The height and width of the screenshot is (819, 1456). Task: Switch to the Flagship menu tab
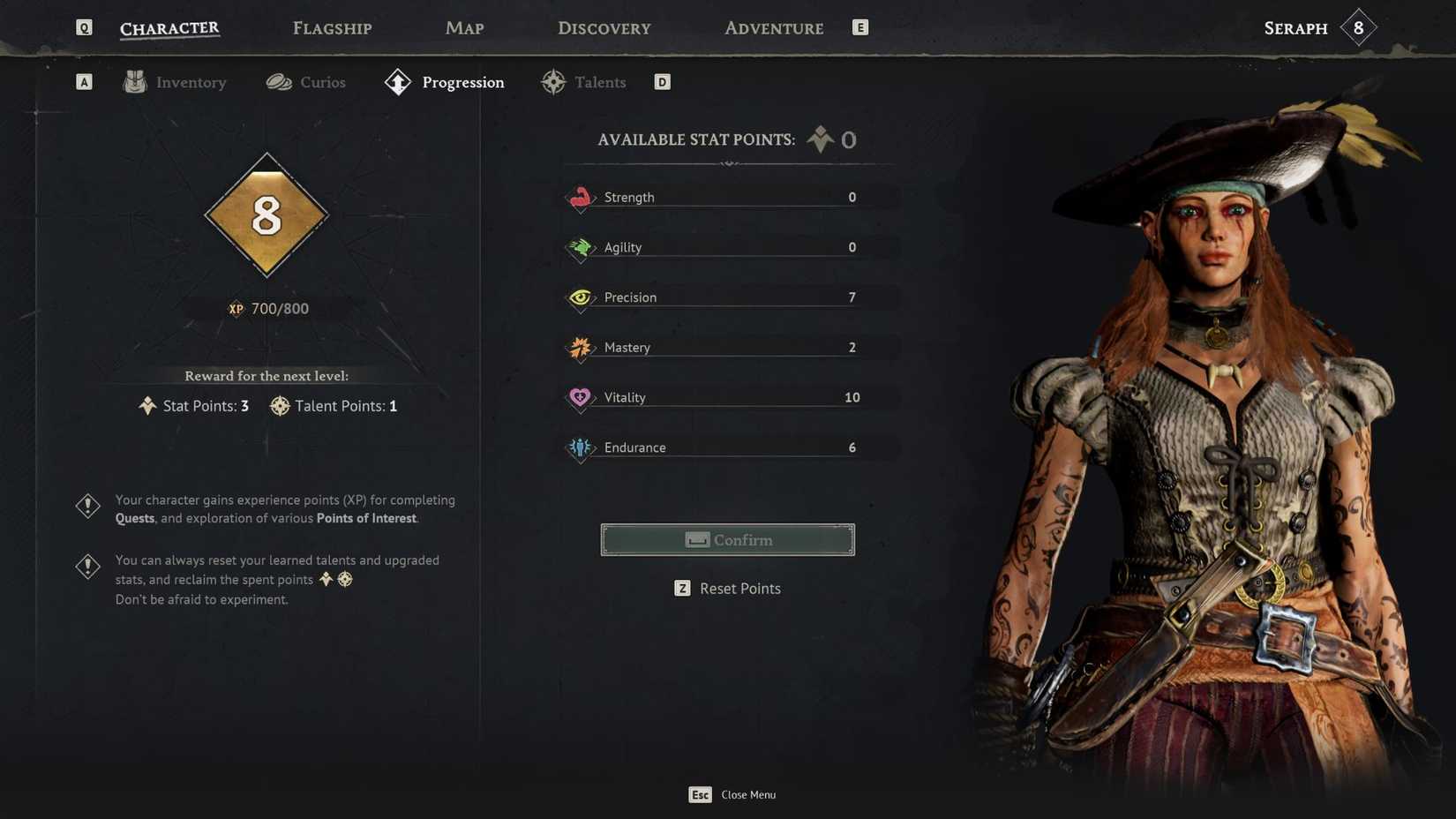pos(331,27)
